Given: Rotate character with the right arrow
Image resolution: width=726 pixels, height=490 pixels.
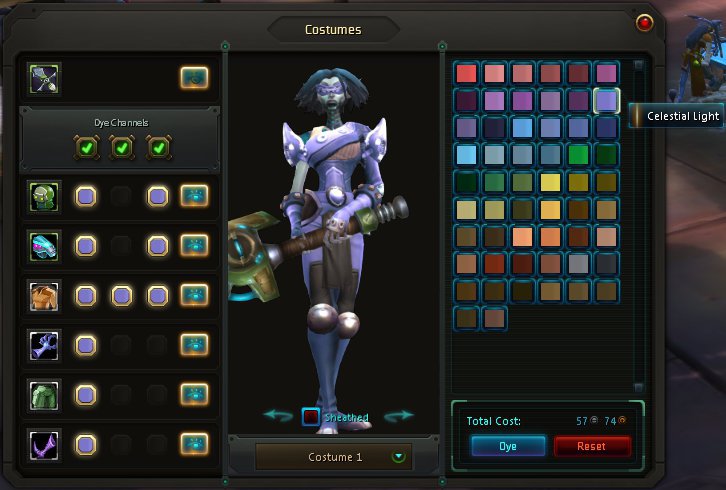Looking at the screenshot, I should click(x=399, y=416).
